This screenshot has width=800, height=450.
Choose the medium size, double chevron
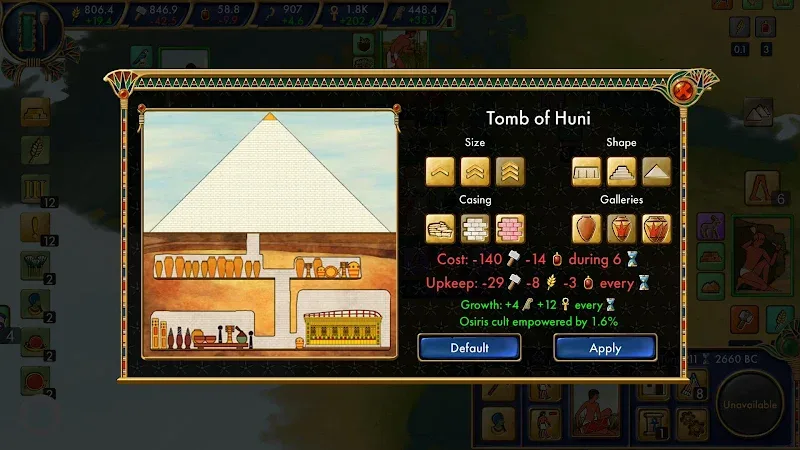[475, 172]
